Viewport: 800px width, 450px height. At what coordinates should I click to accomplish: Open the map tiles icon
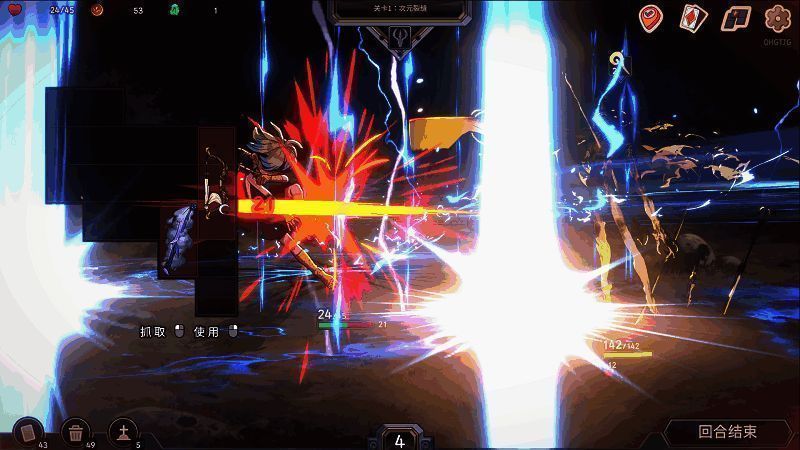736,18
